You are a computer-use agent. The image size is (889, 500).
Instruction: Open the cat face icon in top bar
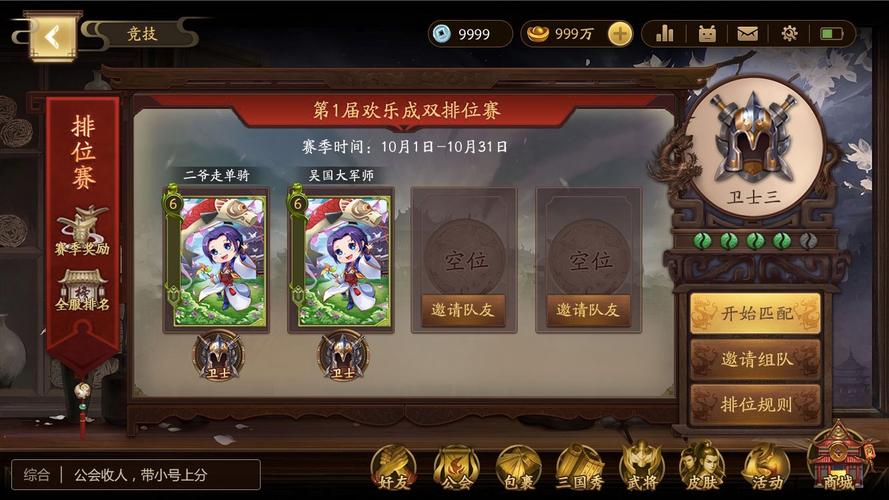pos(707,34)
